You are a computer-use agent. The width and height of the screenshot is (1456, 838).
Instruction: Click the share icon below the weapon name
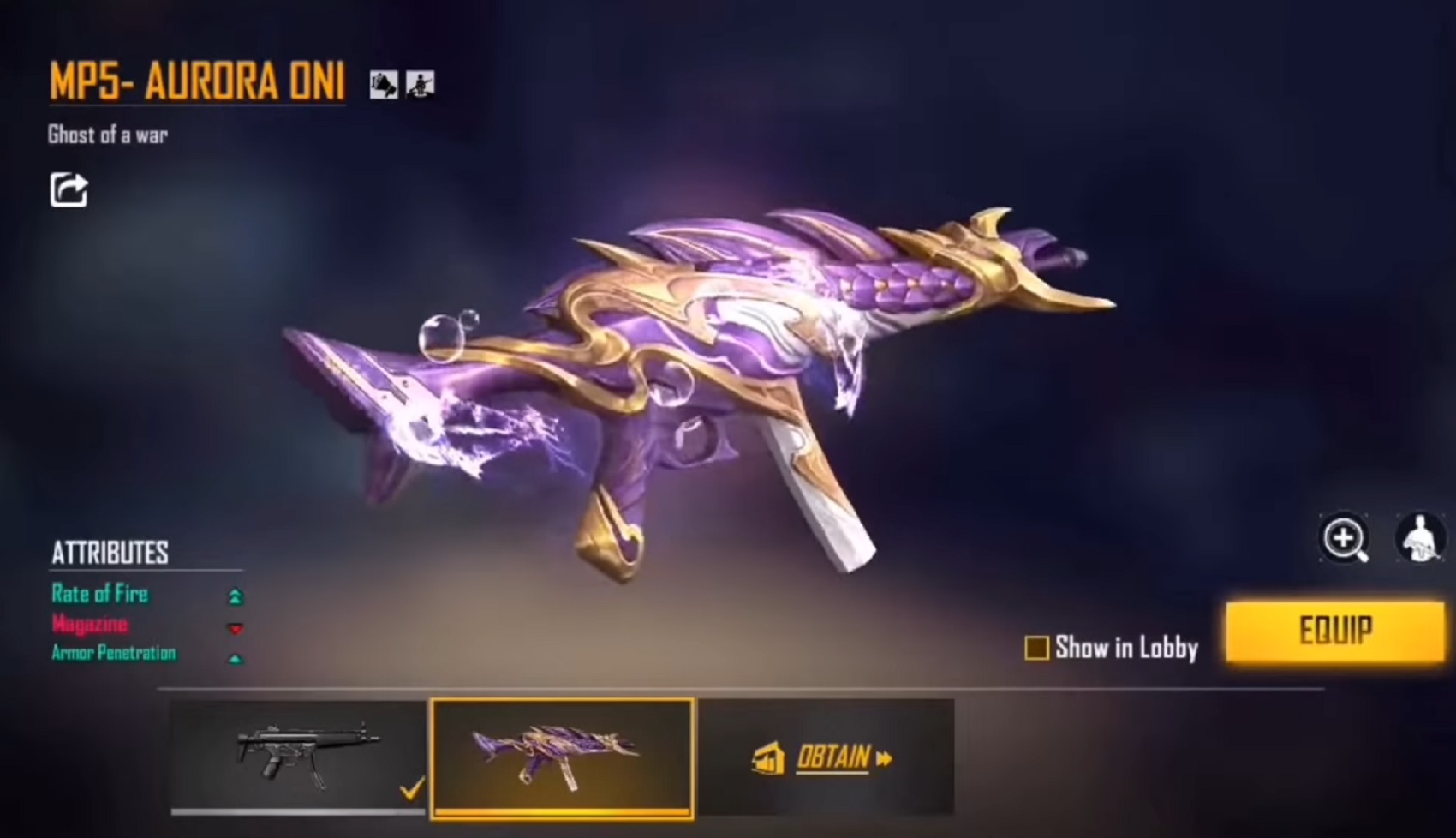(68, 190)
